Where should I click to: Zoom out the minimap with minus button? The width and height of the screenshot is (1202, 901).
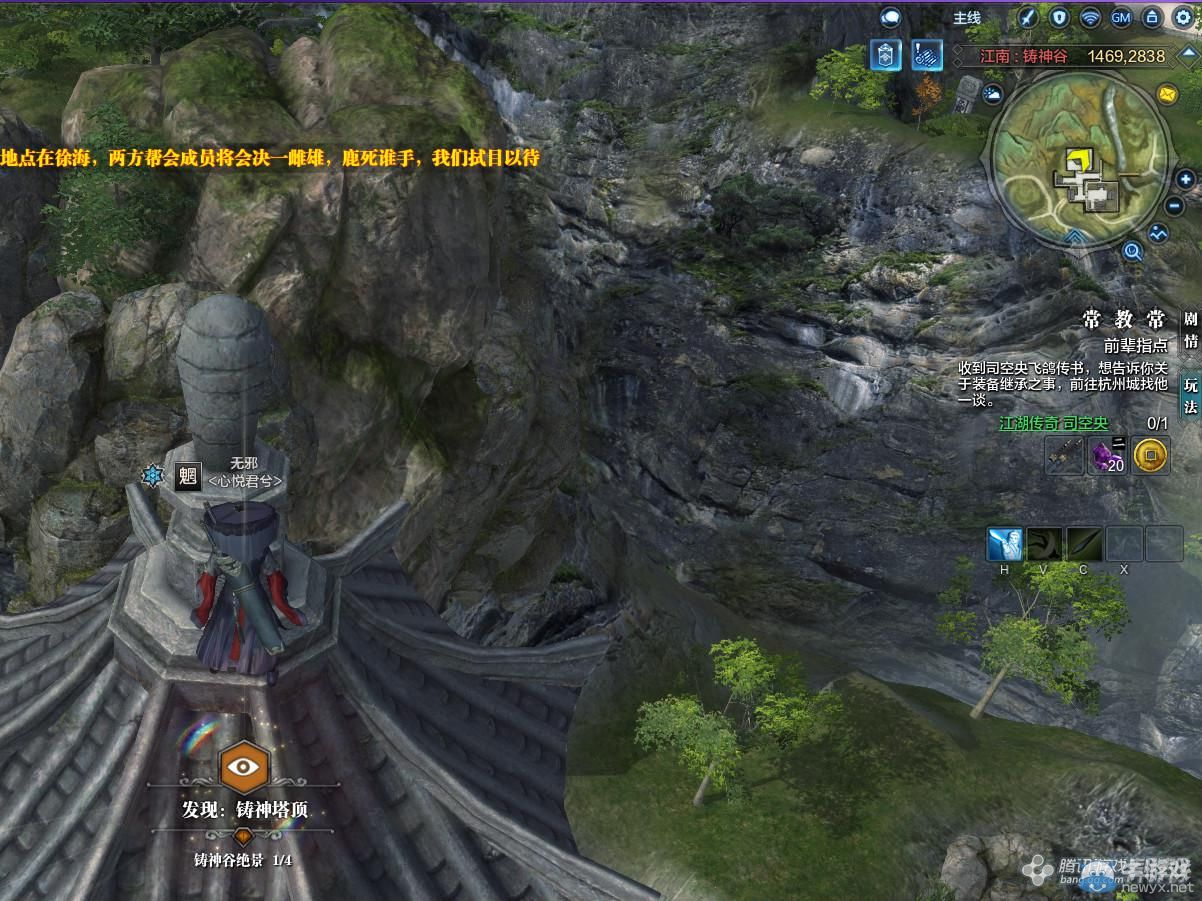click(x=1176, y=206)
